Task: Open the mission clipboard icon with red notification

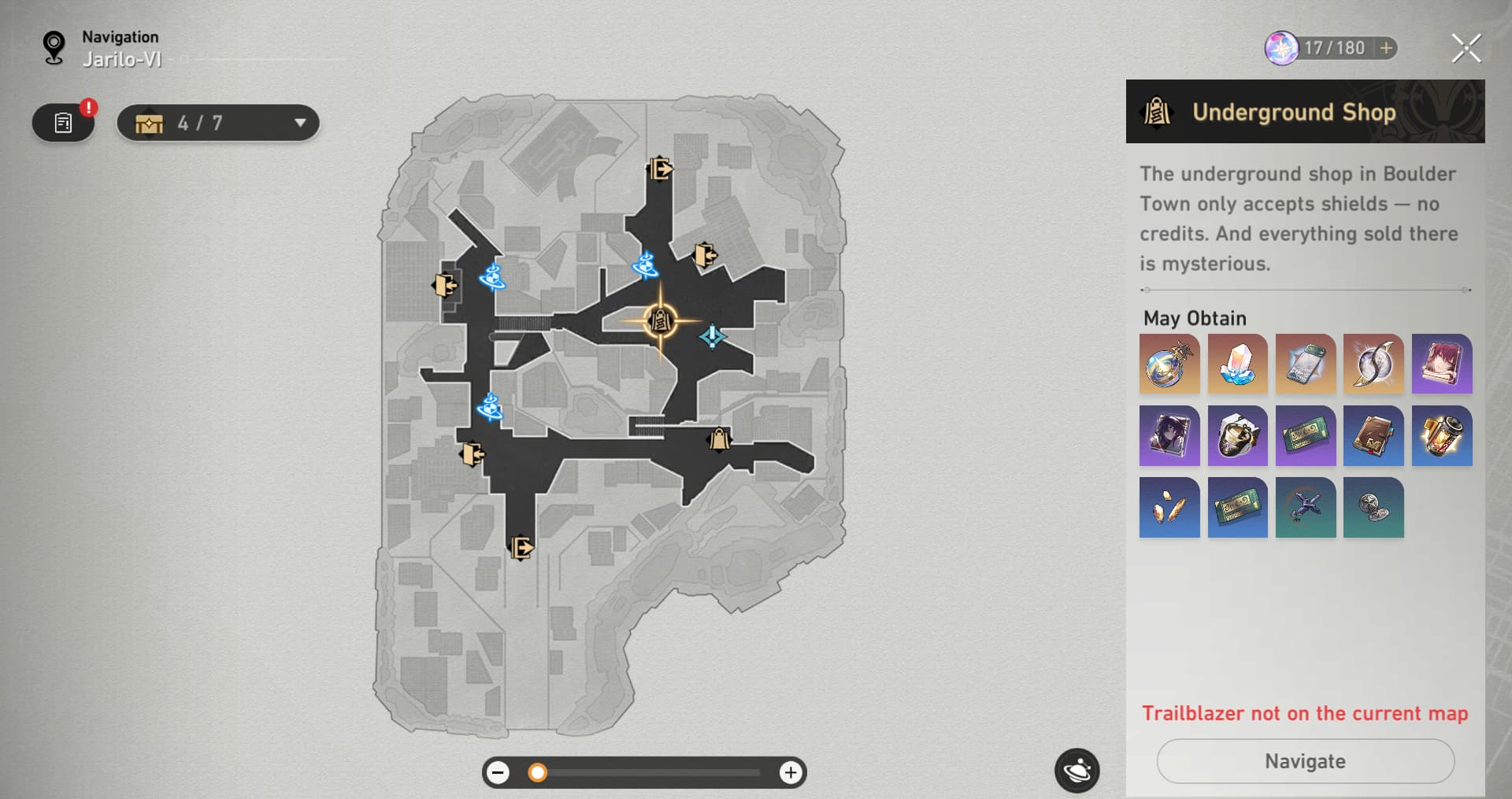Action: [63, 122]
